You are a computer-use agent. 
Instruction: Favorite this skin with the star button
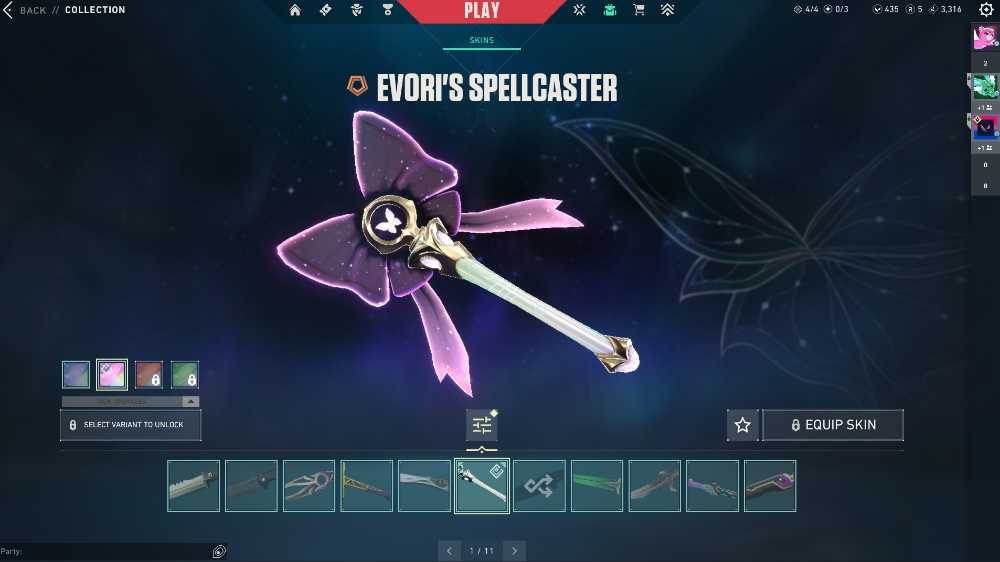tap(742, 425)
